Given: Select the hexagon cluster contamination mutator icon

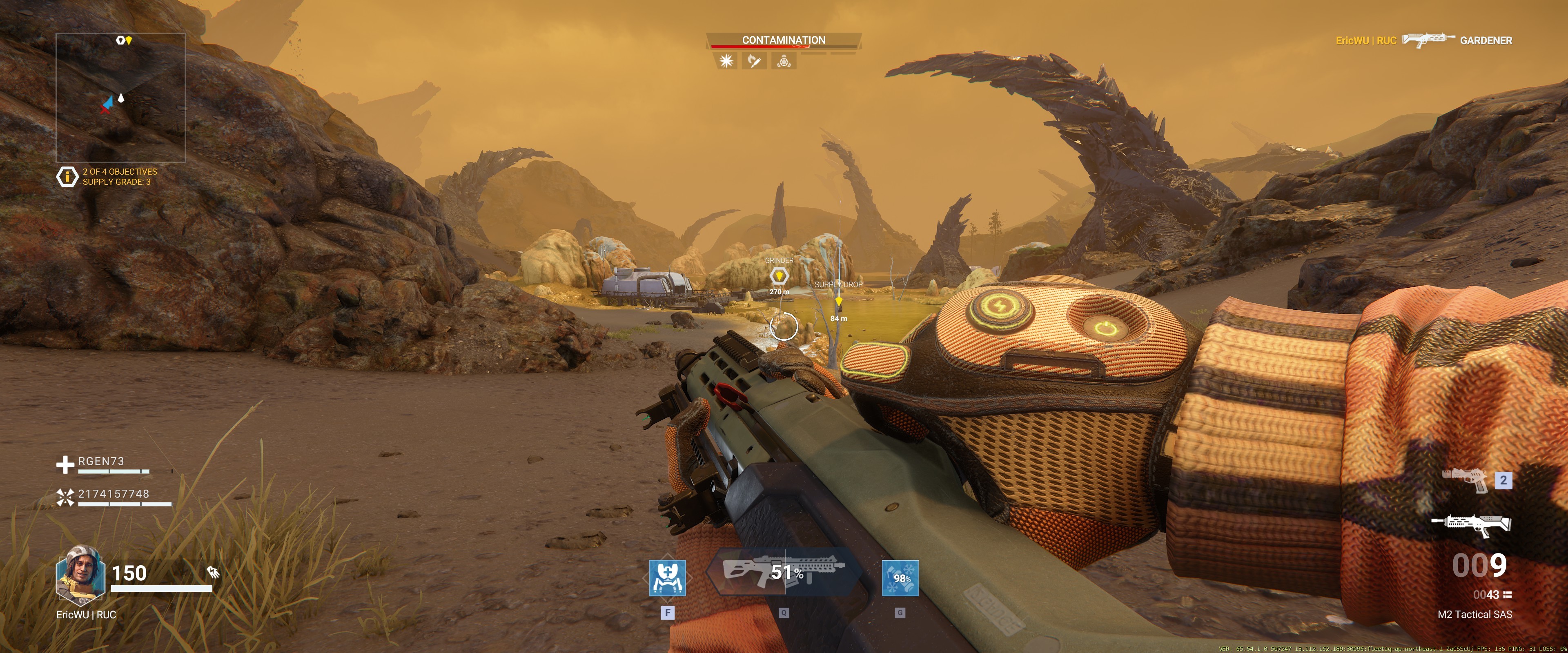Looking at the screenshot, I should pos(784,61).
